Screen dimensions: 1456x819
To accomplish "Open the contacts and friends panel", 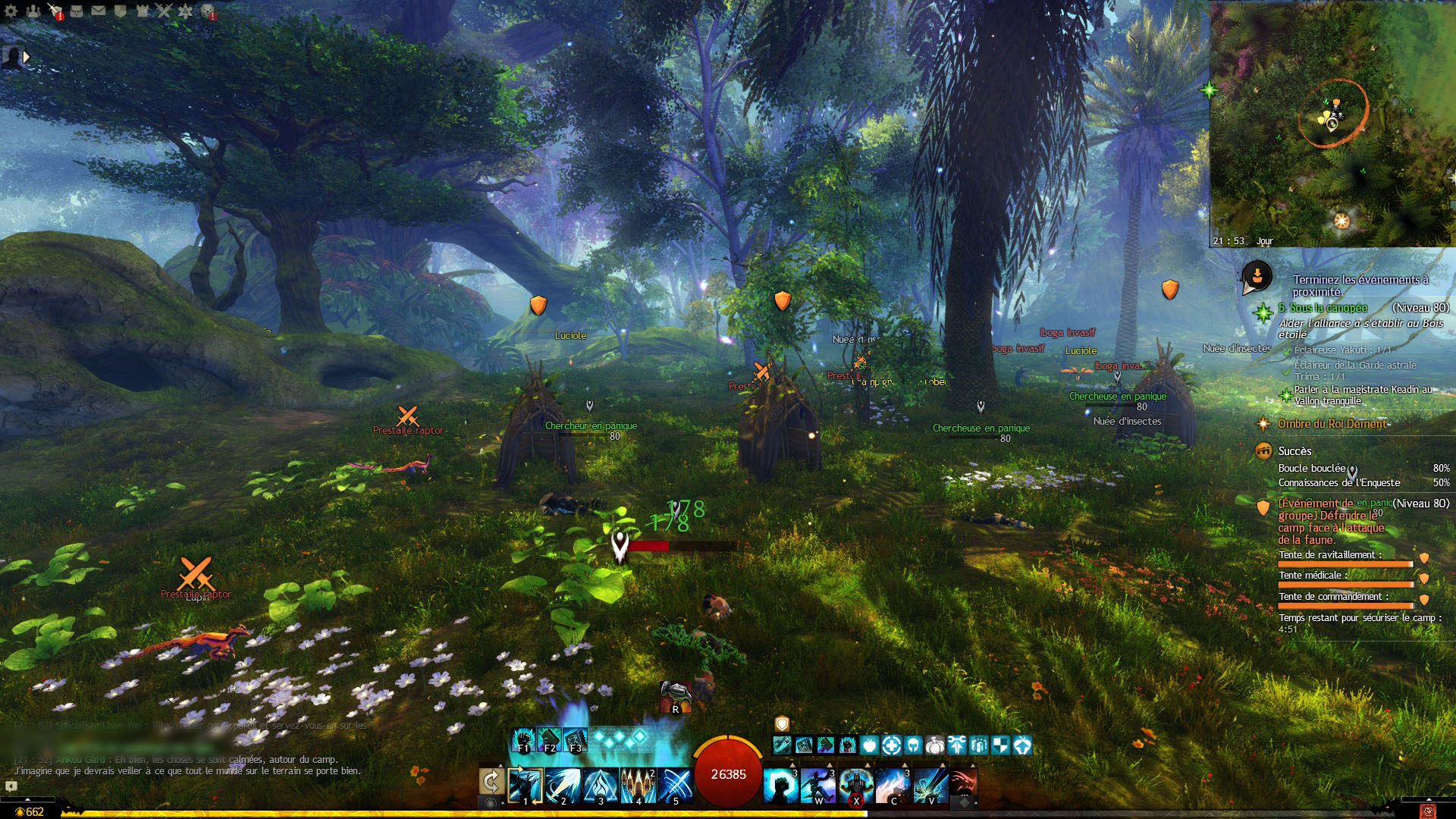I will (x=33, y=11).
